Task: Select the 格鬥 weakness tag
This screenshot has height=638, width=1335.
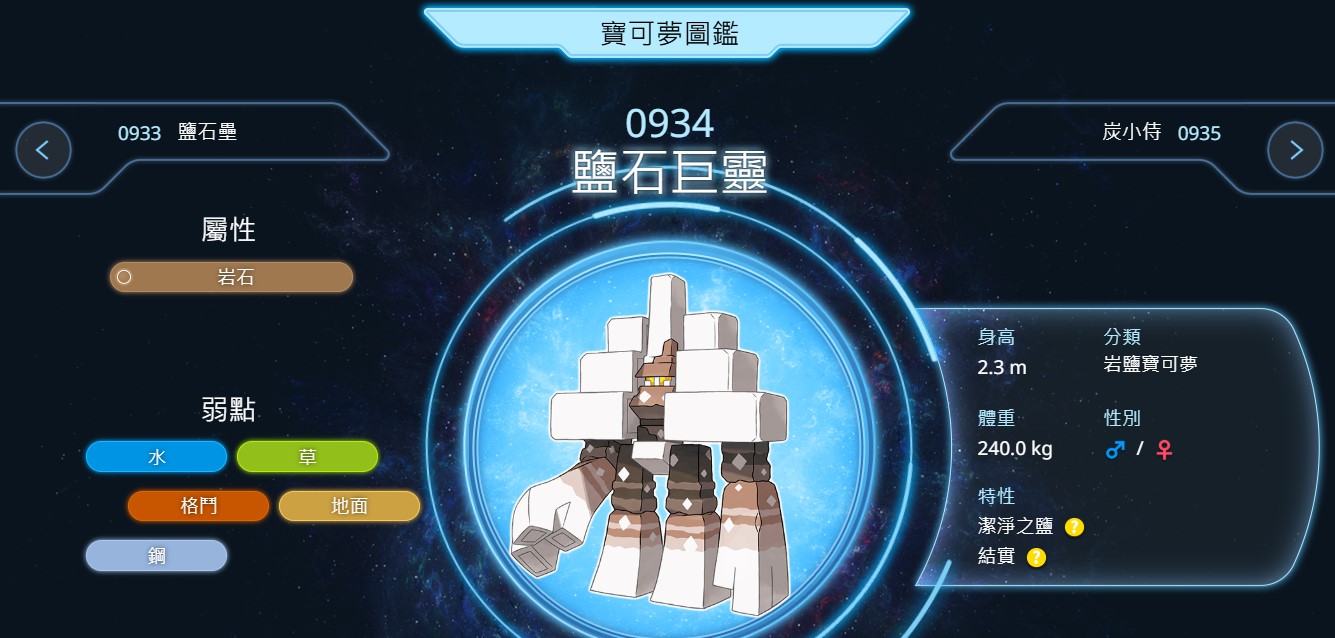Action: [198, 506]
